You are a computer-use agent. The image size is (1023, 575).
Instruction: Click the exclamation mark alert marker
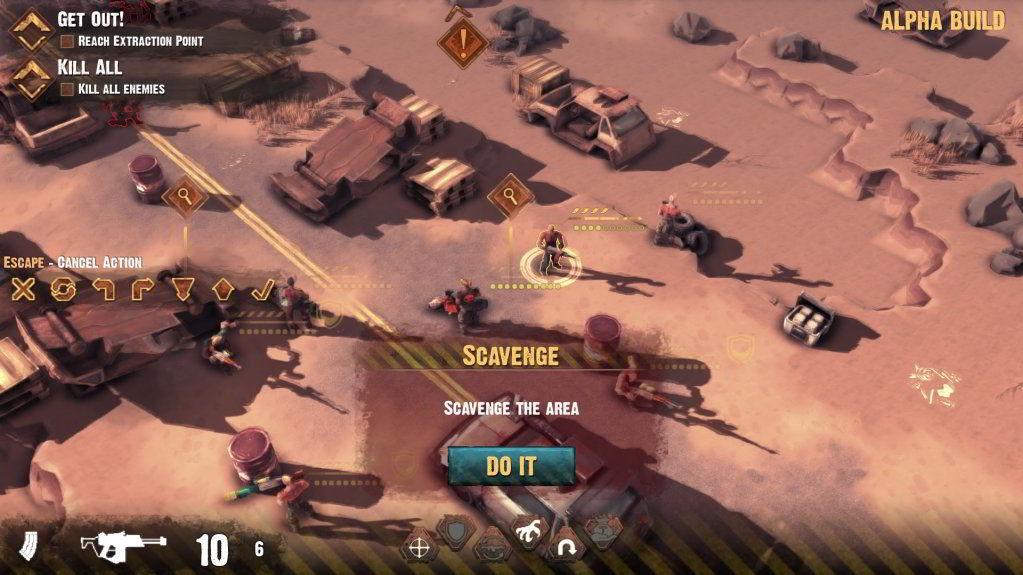[x=463, y=43]
